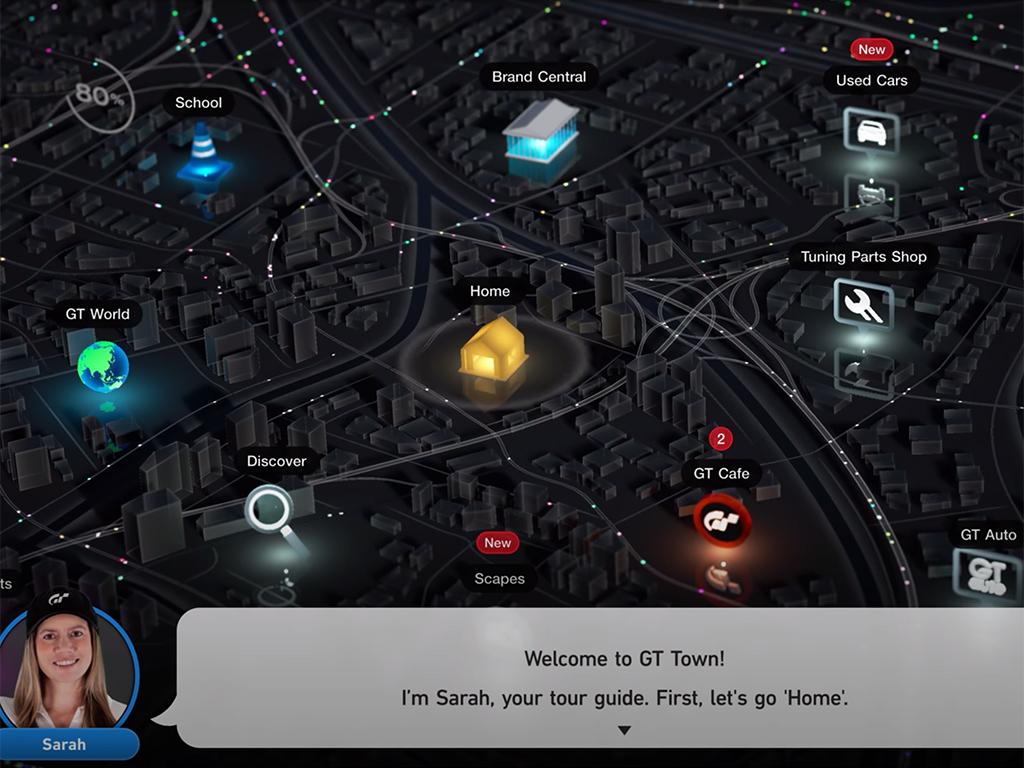Screen dimensions: 1024x768
Task: Enter the GT Cafe red icon
Action: tap(722, 521)
